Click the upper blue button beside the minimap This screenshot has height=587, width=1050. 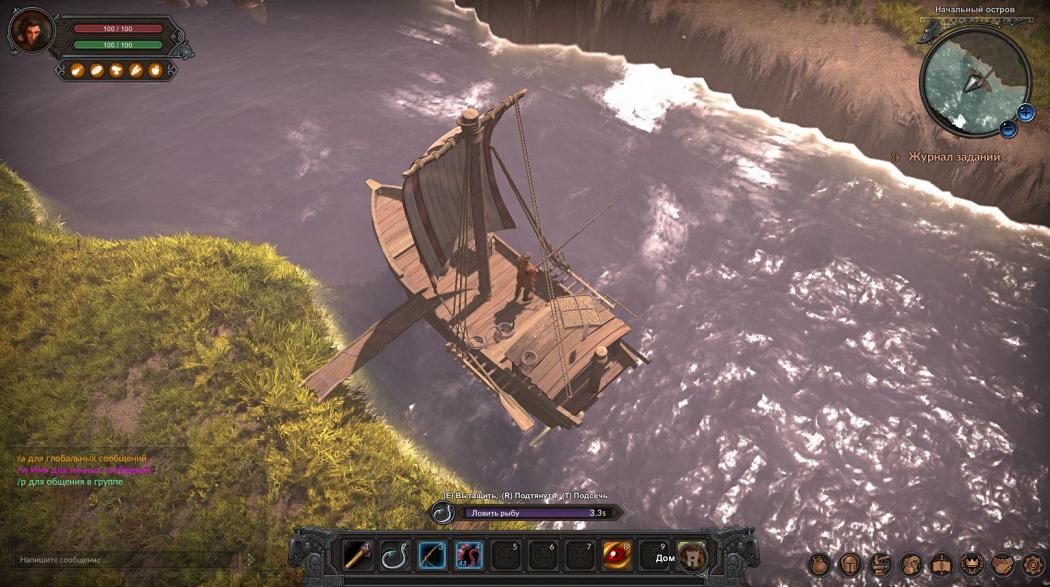pos(1026,111)
